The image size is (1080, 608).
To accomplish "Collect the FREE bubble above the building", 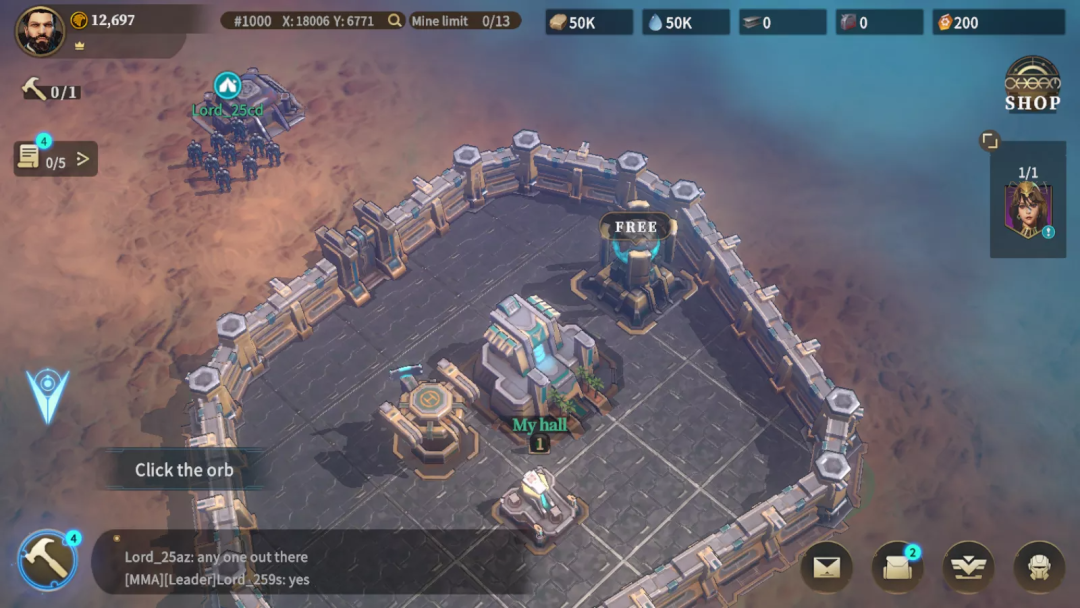I will click(636, 227).
